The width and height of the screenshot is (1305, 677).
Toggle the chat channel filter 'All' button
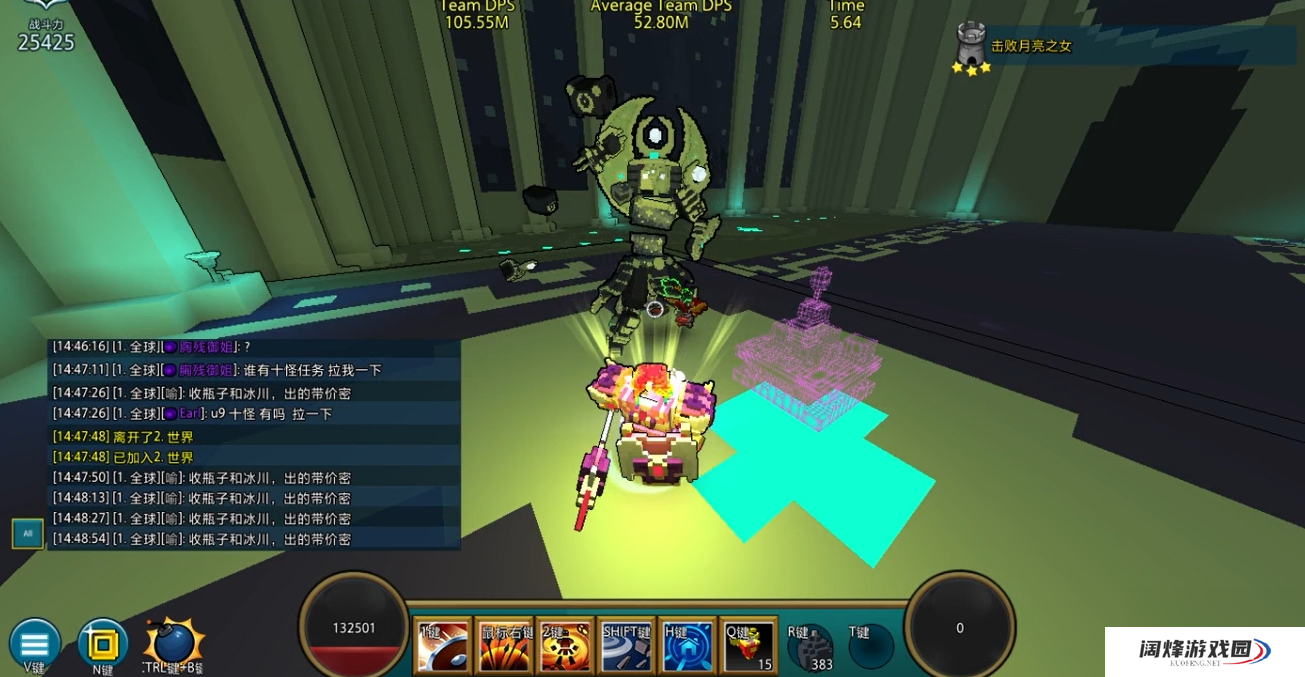[27, 533]
